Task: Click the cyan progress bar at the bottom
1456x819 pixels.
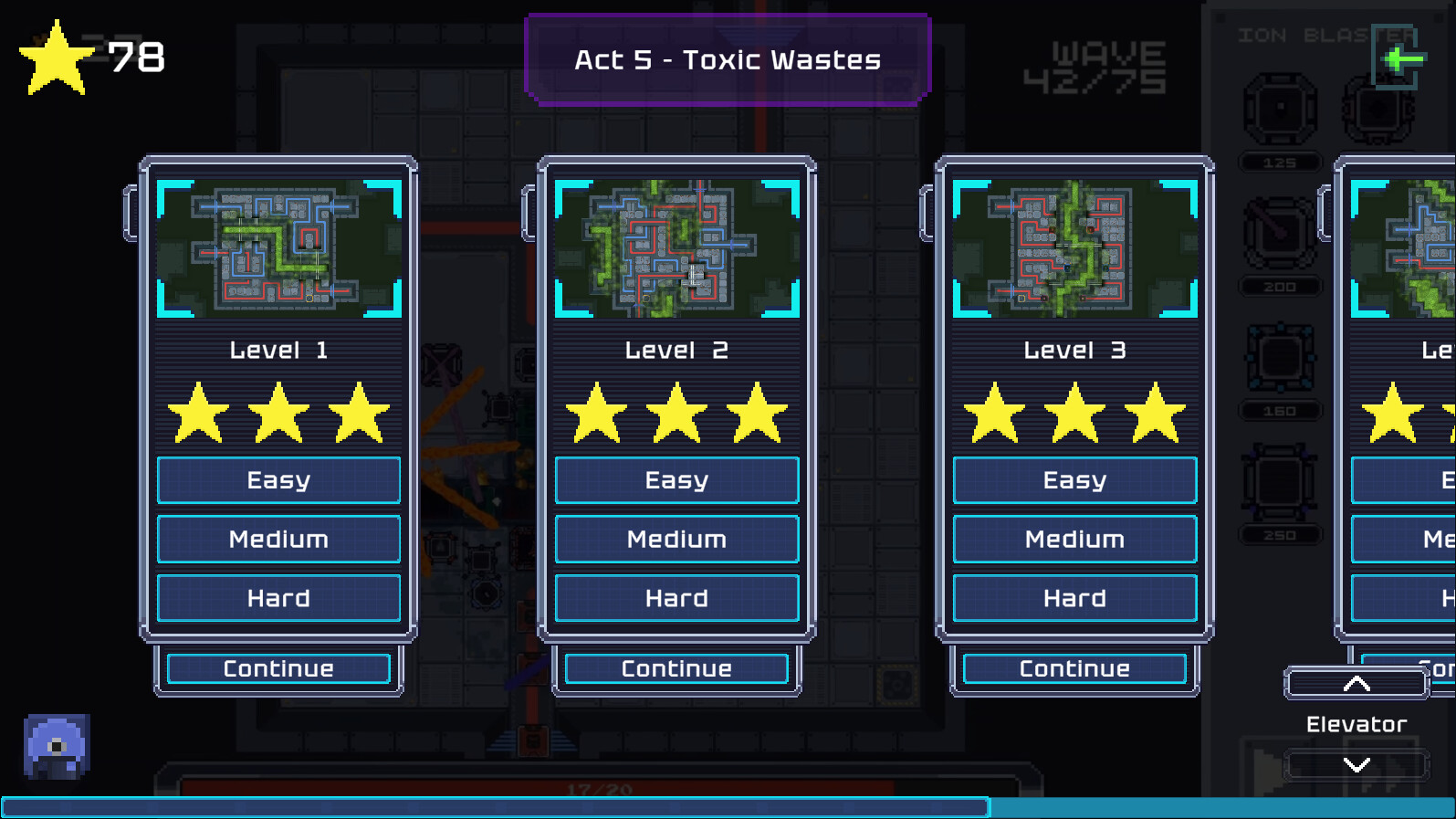Action: pos(493,807)
